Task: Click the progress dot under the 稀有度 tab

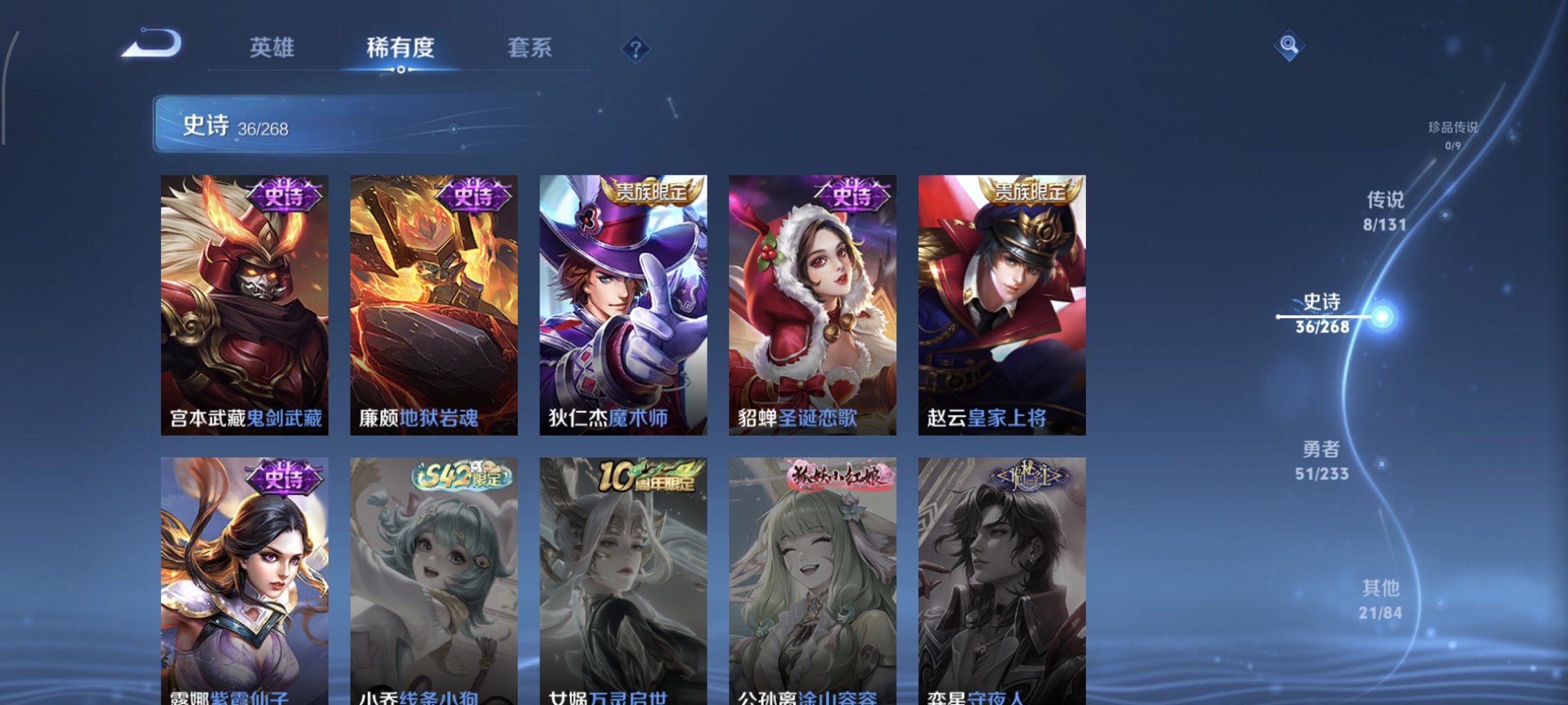Action: [x=403, y=71]
